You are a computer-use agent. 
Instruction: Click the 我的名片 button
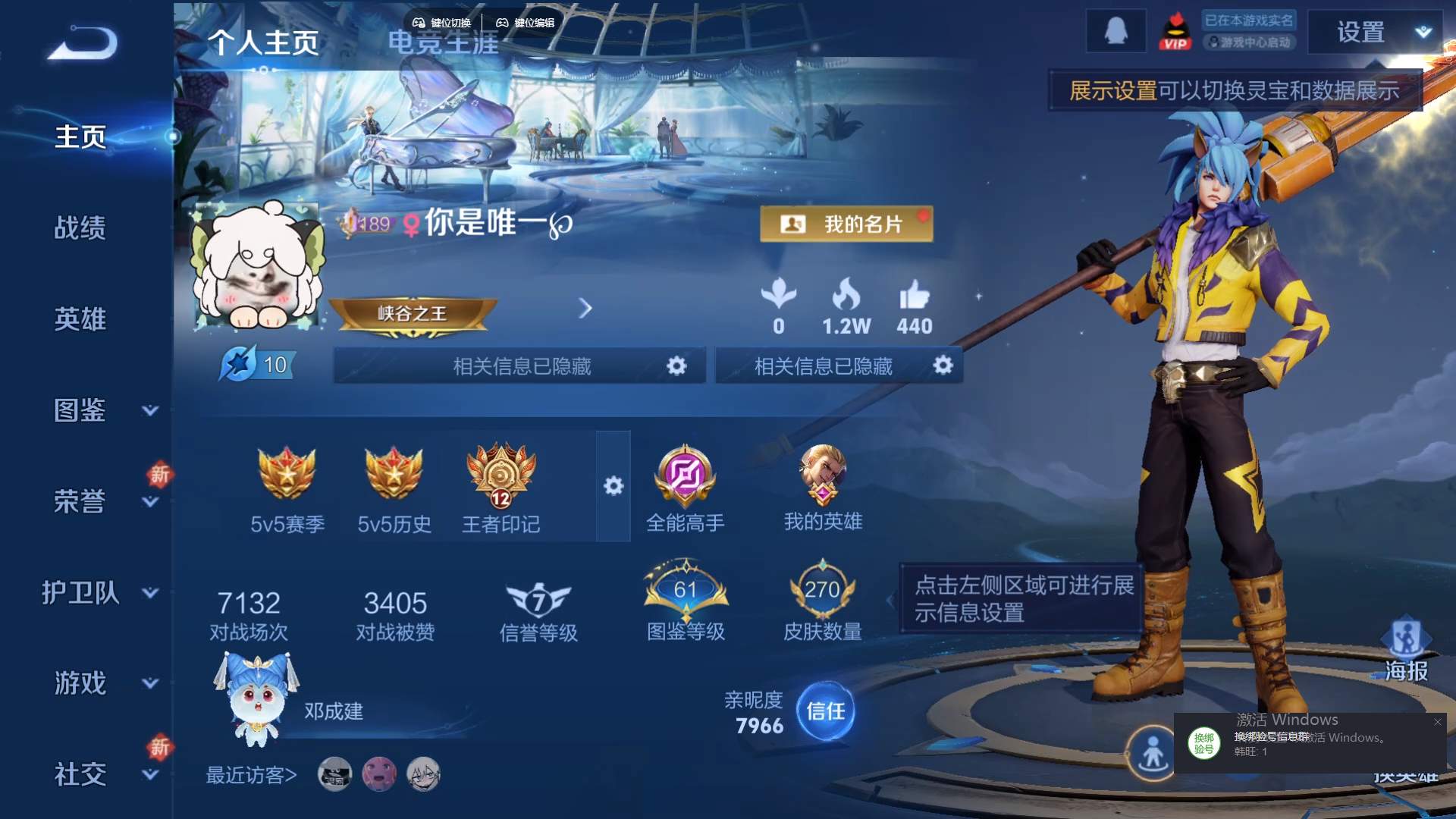click(847, 224)
